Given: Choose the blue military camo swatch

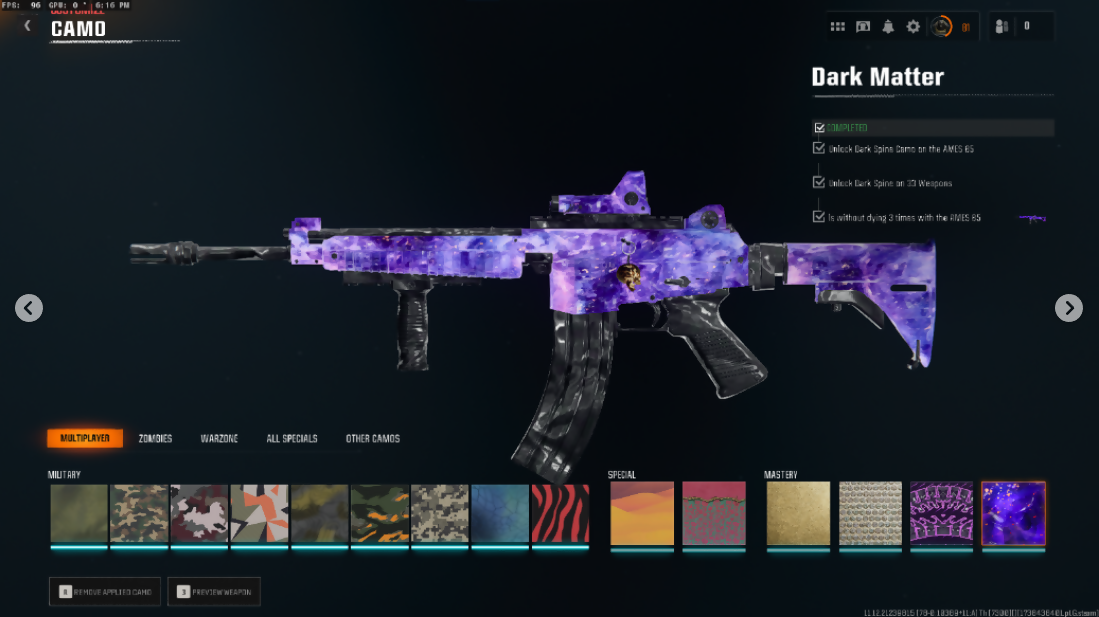Looking at the screenshot, I should click(500, 514).
